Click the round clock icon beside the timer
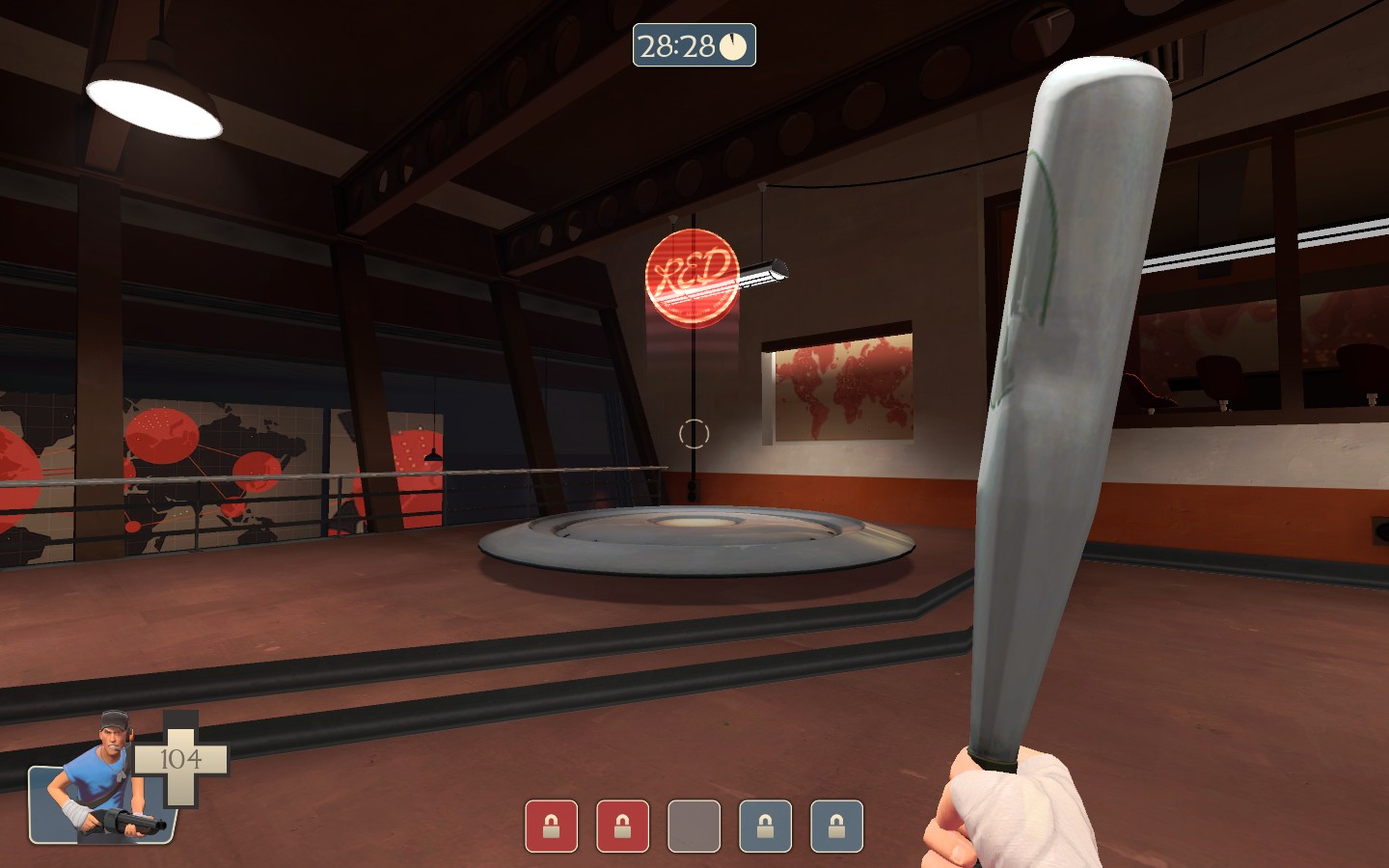Screen dimensions: 1389x868 tap(733, 45)
